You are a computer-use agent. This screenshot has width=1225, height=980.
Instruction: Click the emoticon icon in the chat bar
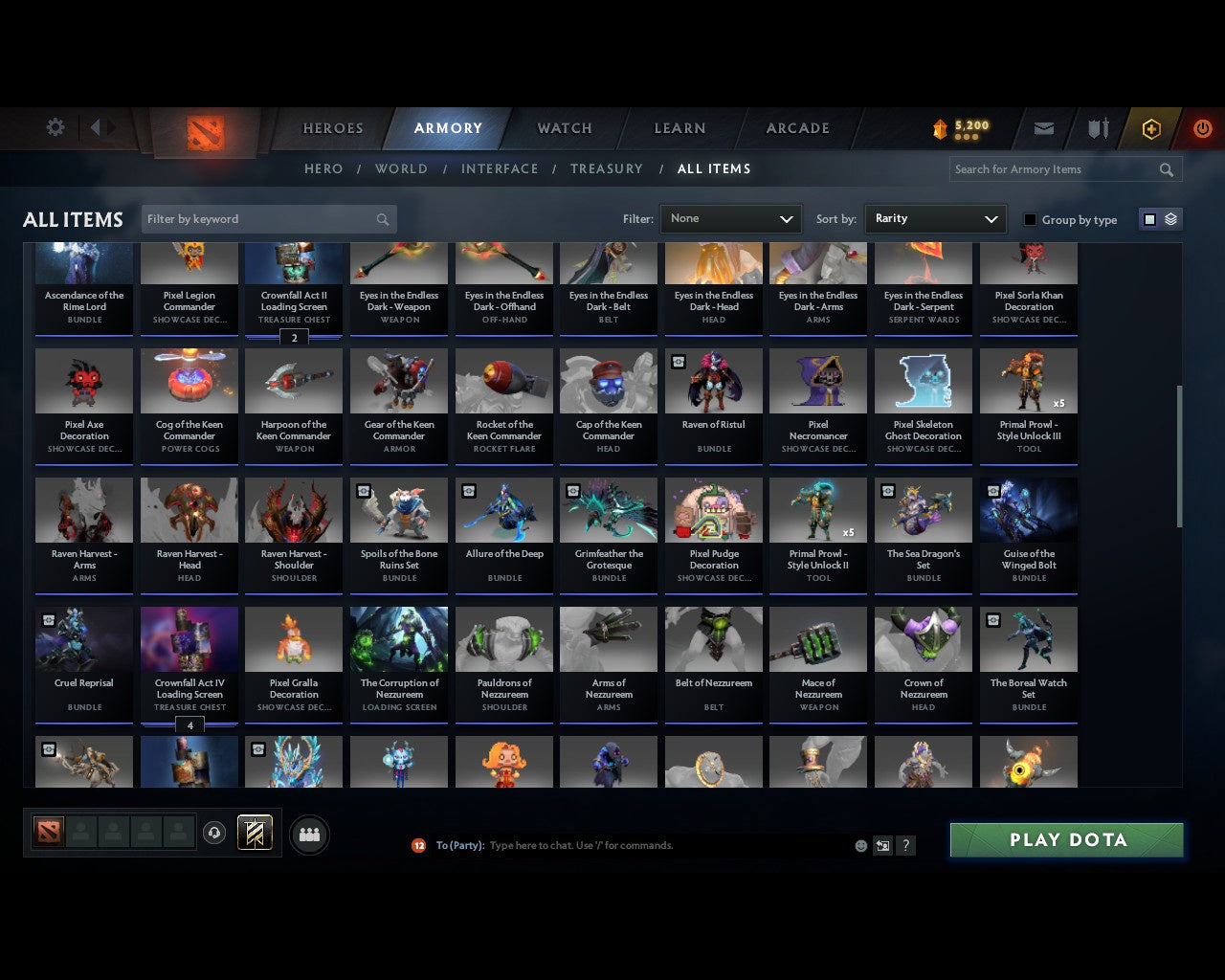click(x=860, y=845)
